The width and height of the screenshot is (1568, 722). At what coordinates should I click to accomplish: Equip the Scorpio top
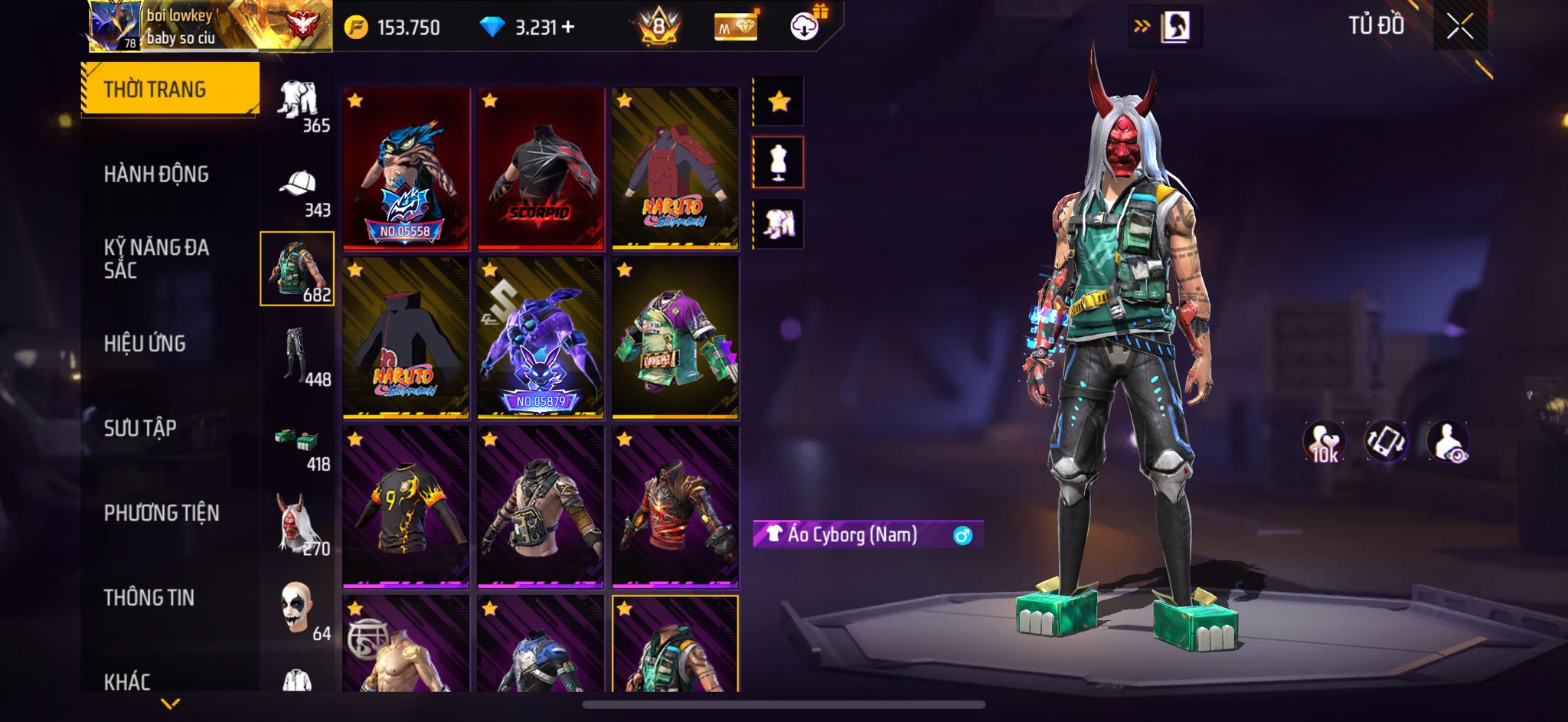(541, 168)
